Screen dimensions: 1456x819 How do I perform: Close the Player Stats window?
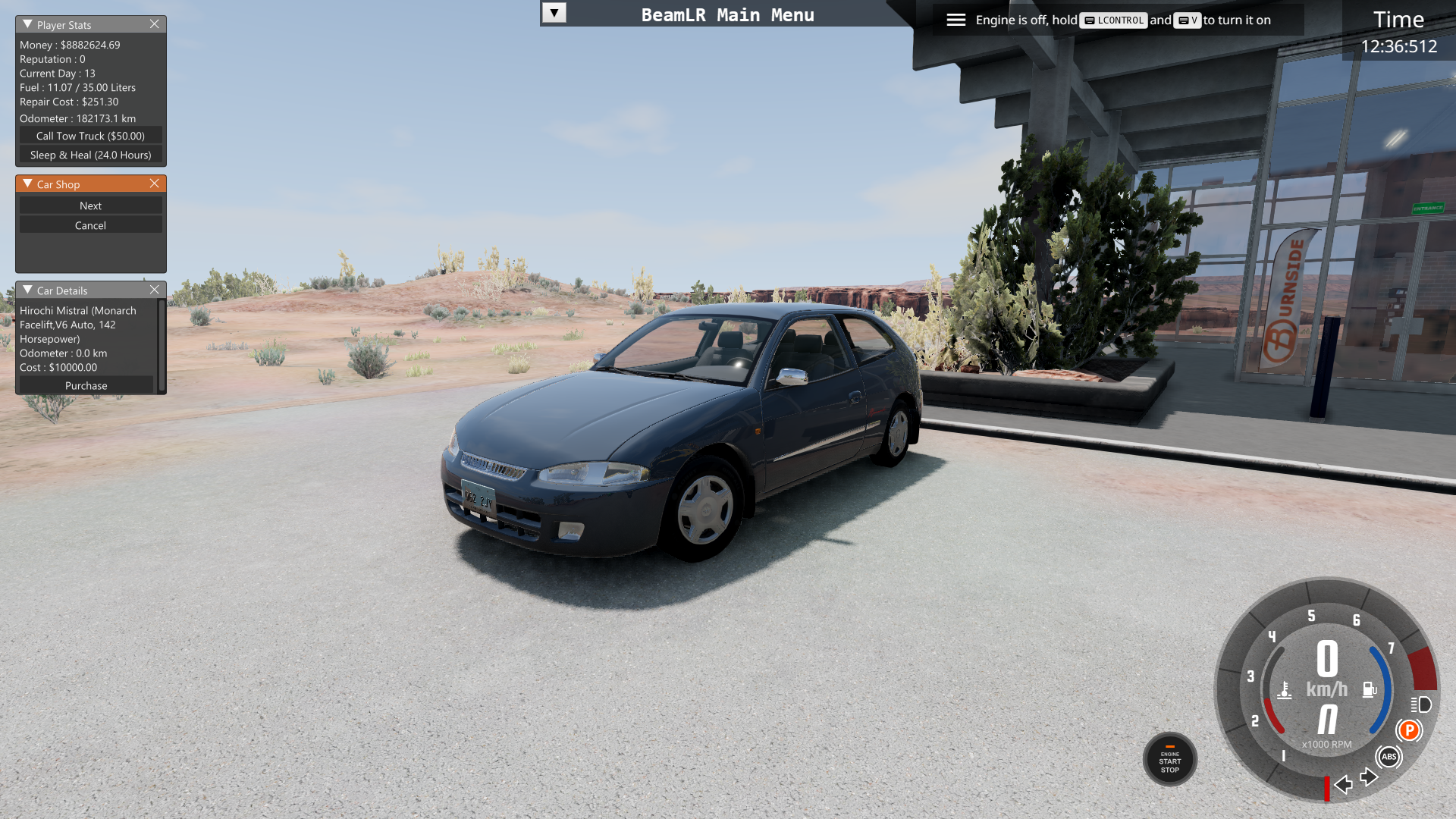[155, 24]
